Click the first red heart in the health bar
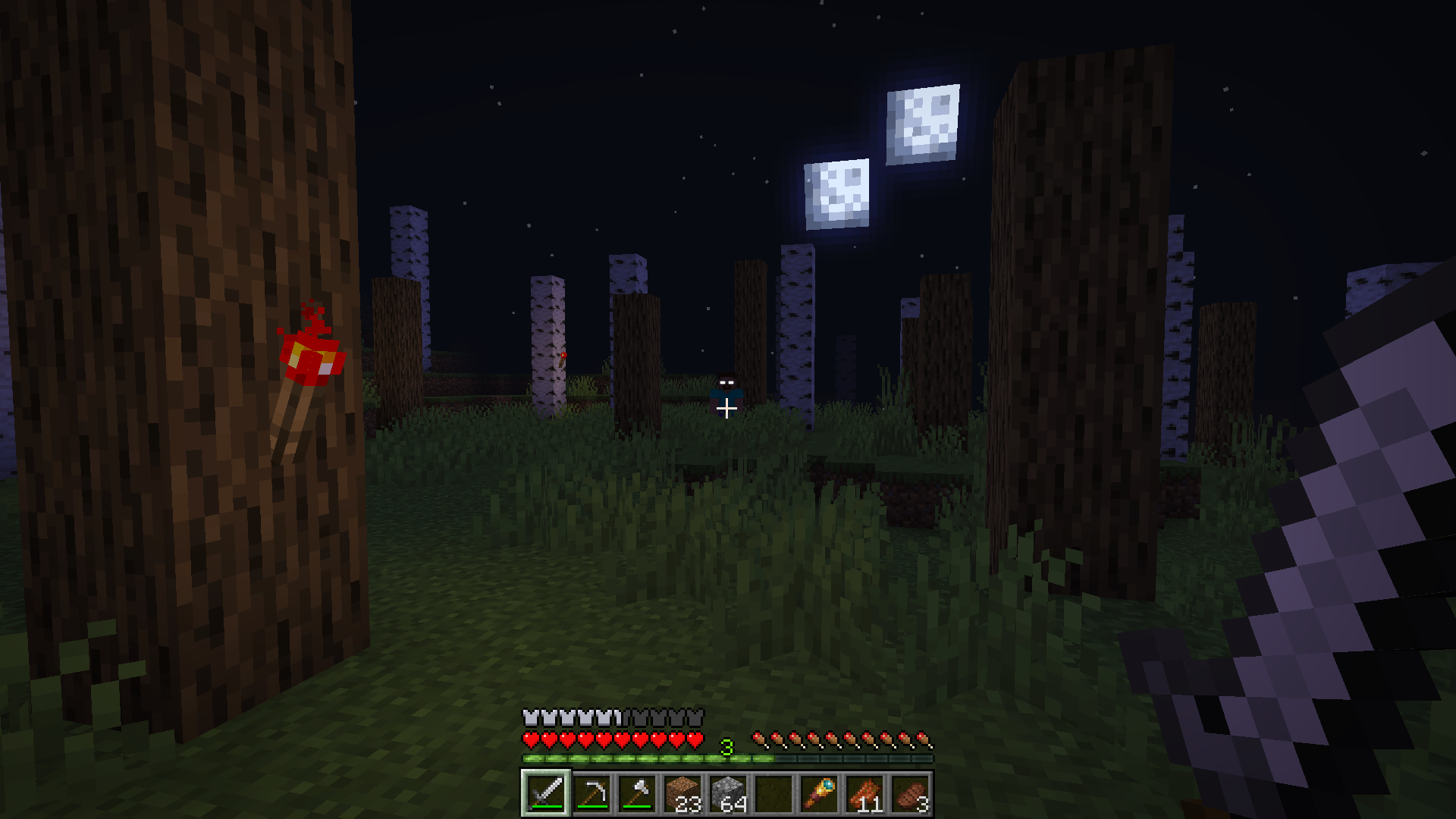 tap(530, 739)
